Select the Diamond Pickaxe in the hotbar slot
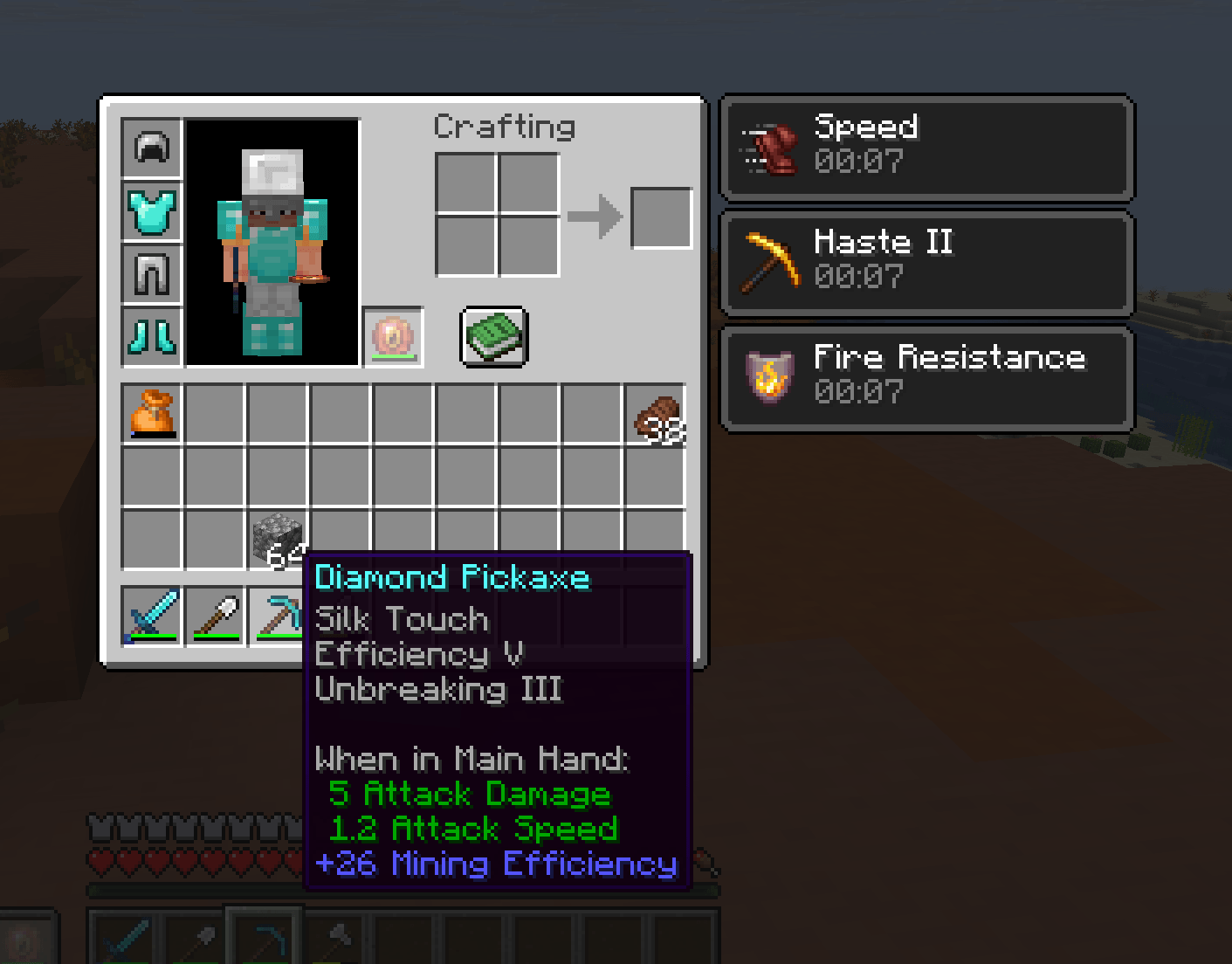 click(279, 616)
